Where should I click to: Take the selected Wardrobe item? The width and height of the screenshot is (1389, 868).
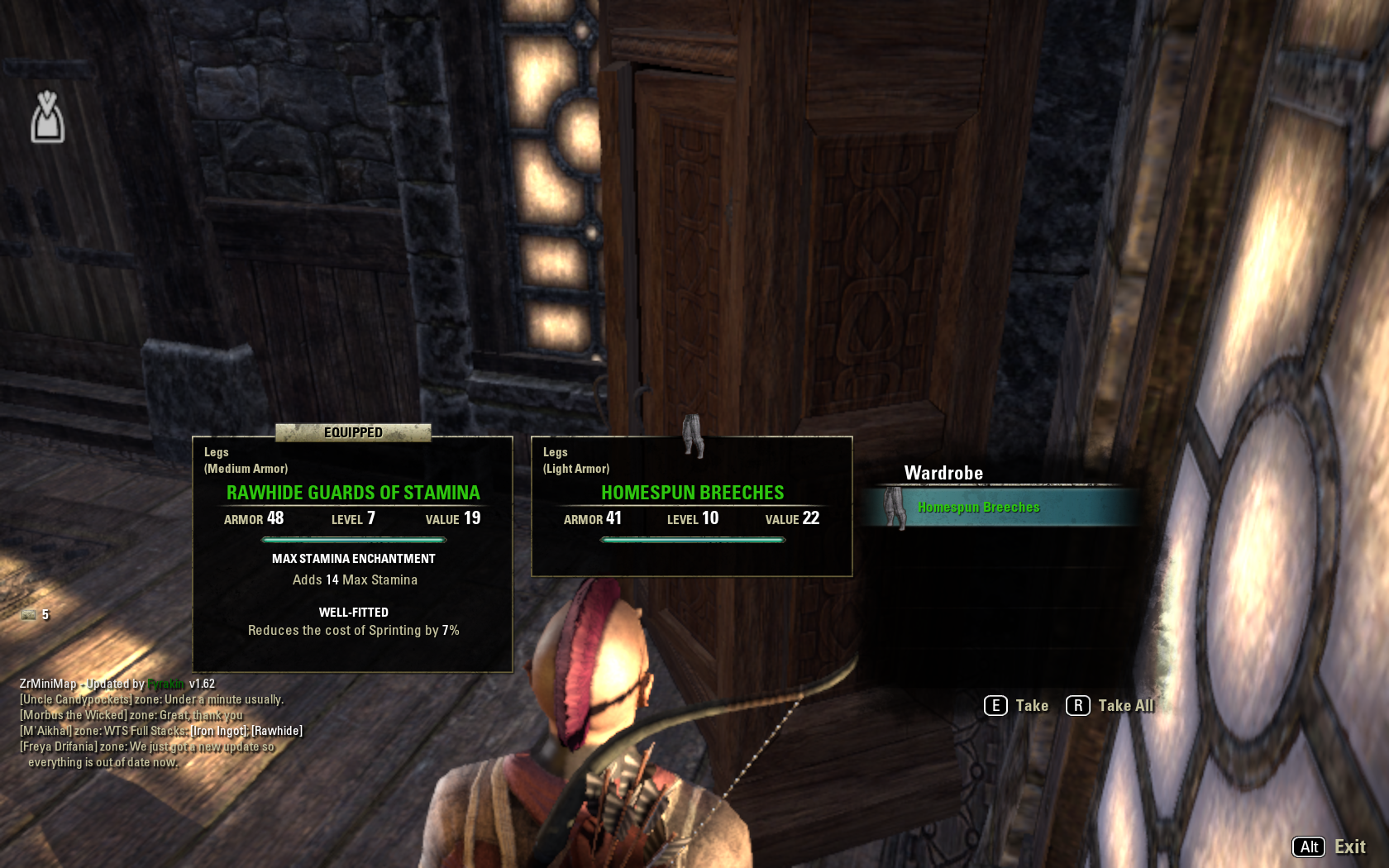(1016, 706)
